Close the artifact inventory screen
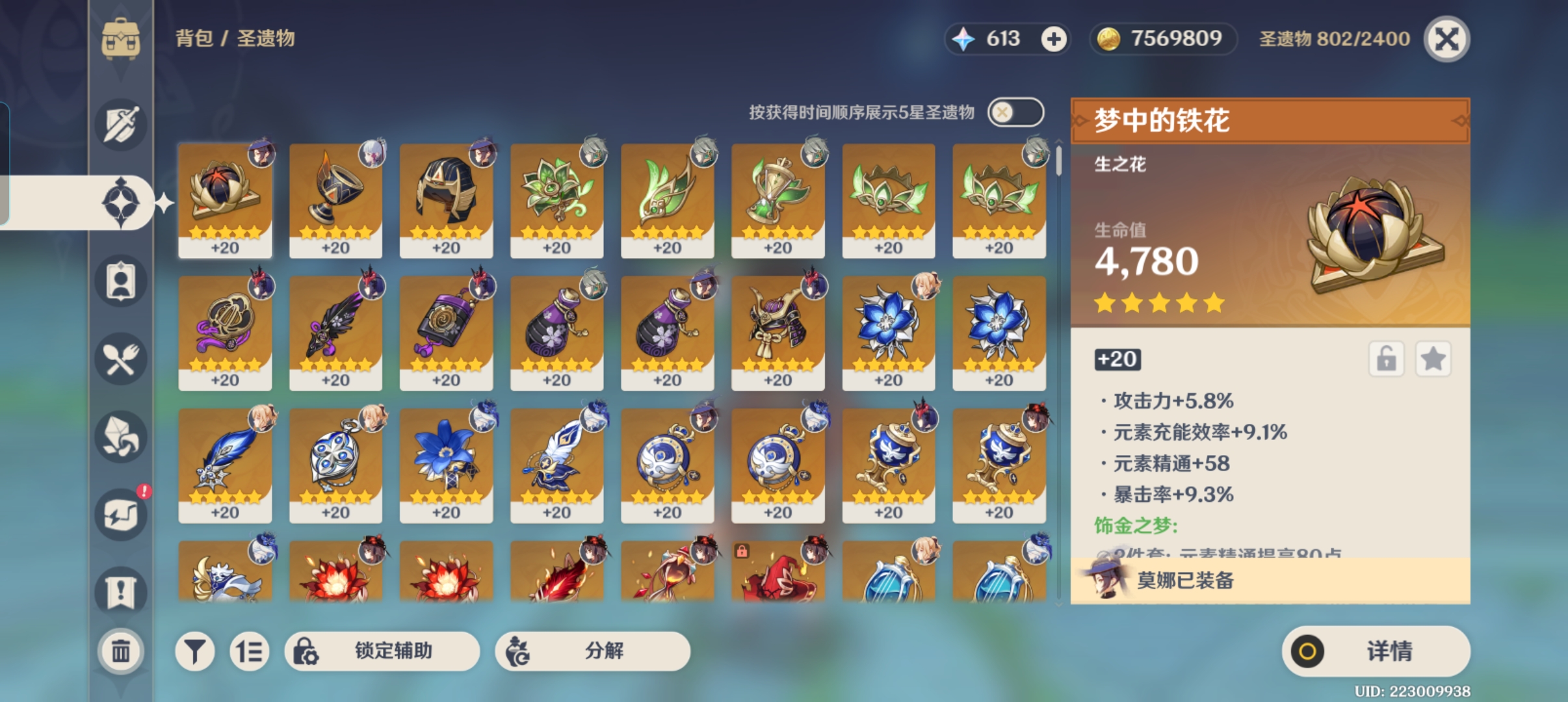This screenshot has height=702, width=1568. (1446, 39)
